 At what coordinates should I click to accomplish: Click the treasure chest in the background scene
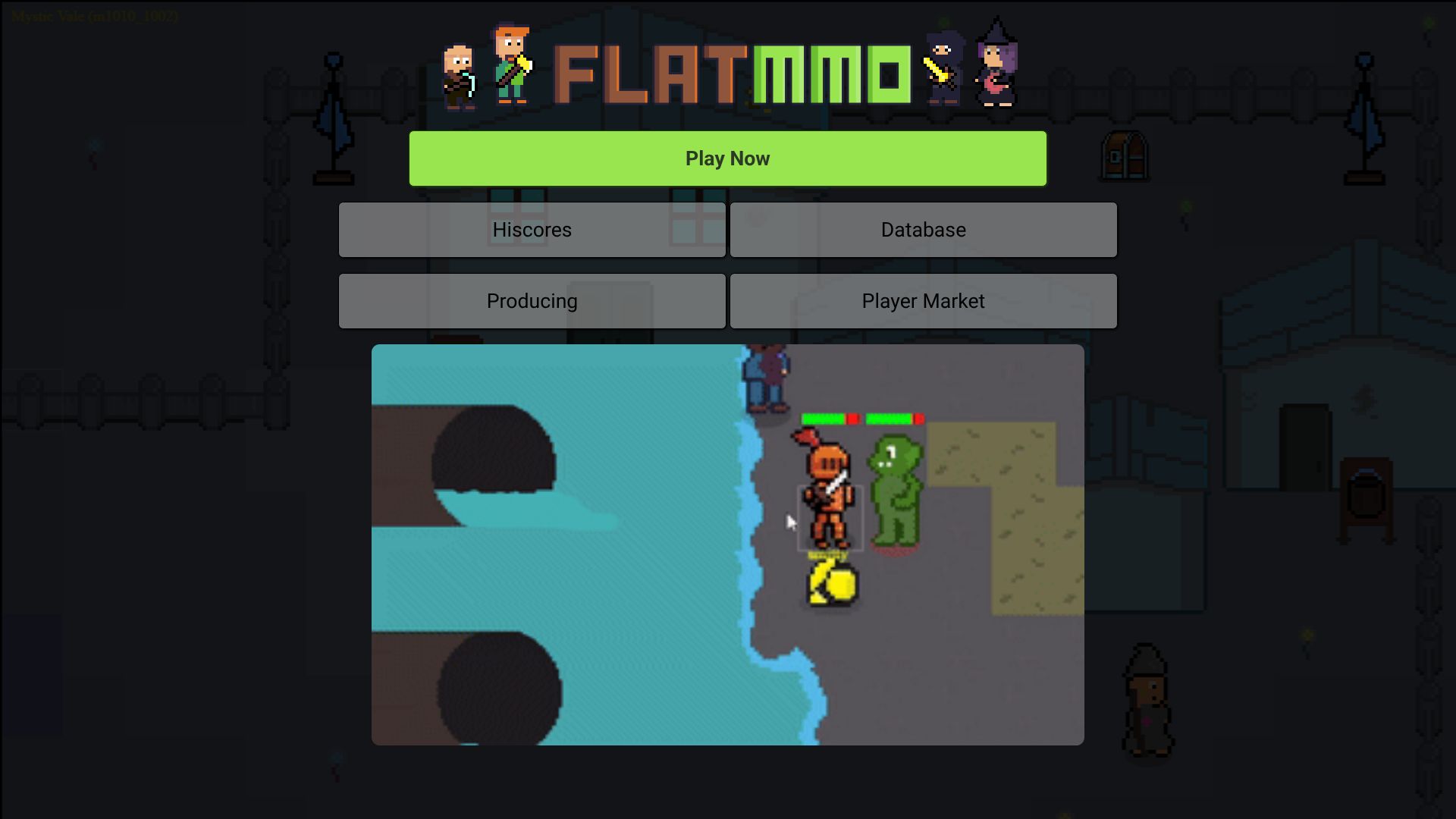click(1124, 157)
